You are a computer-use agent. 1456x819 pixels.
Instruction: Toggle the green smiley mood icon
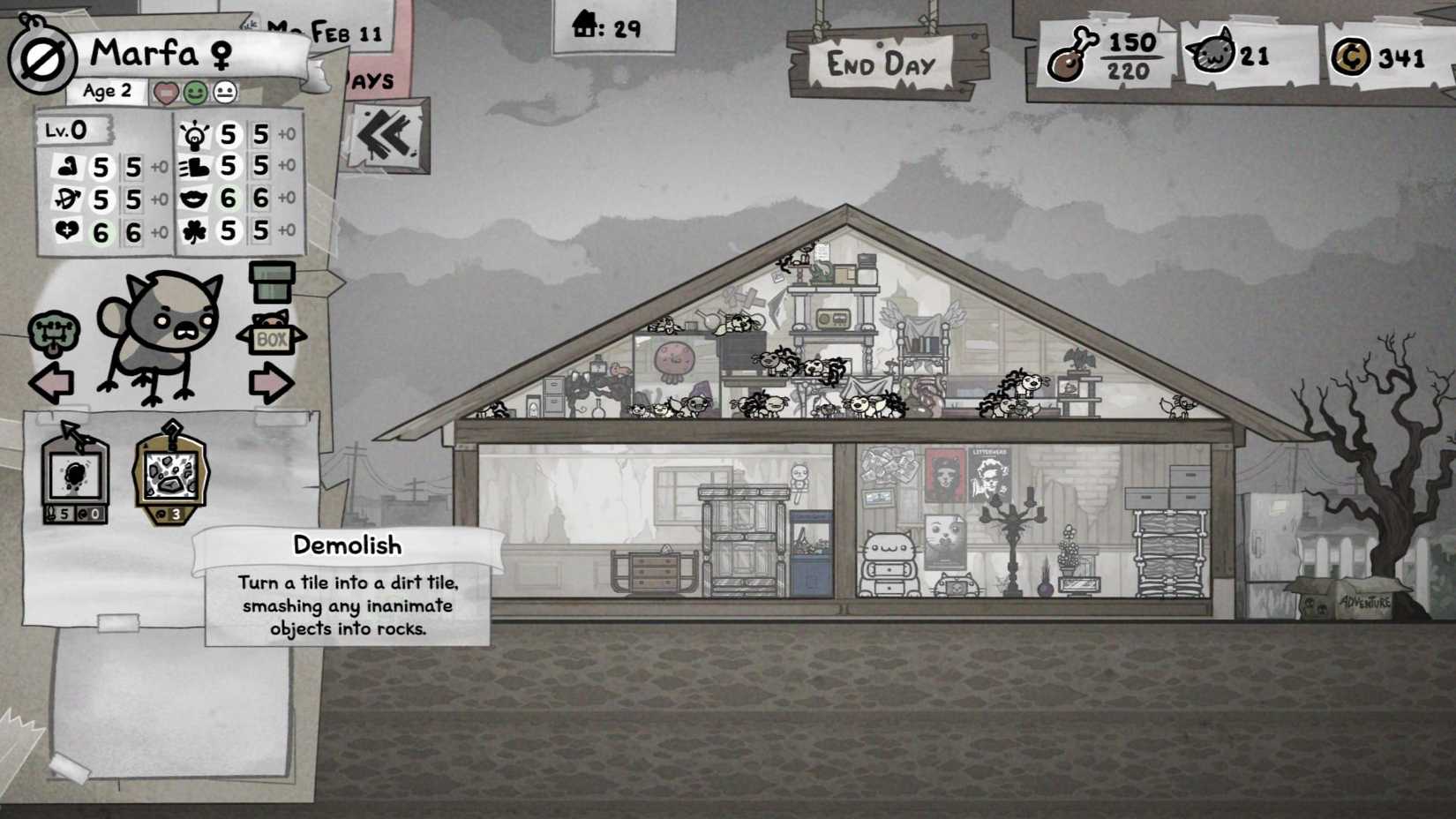(x=196, y=91)
